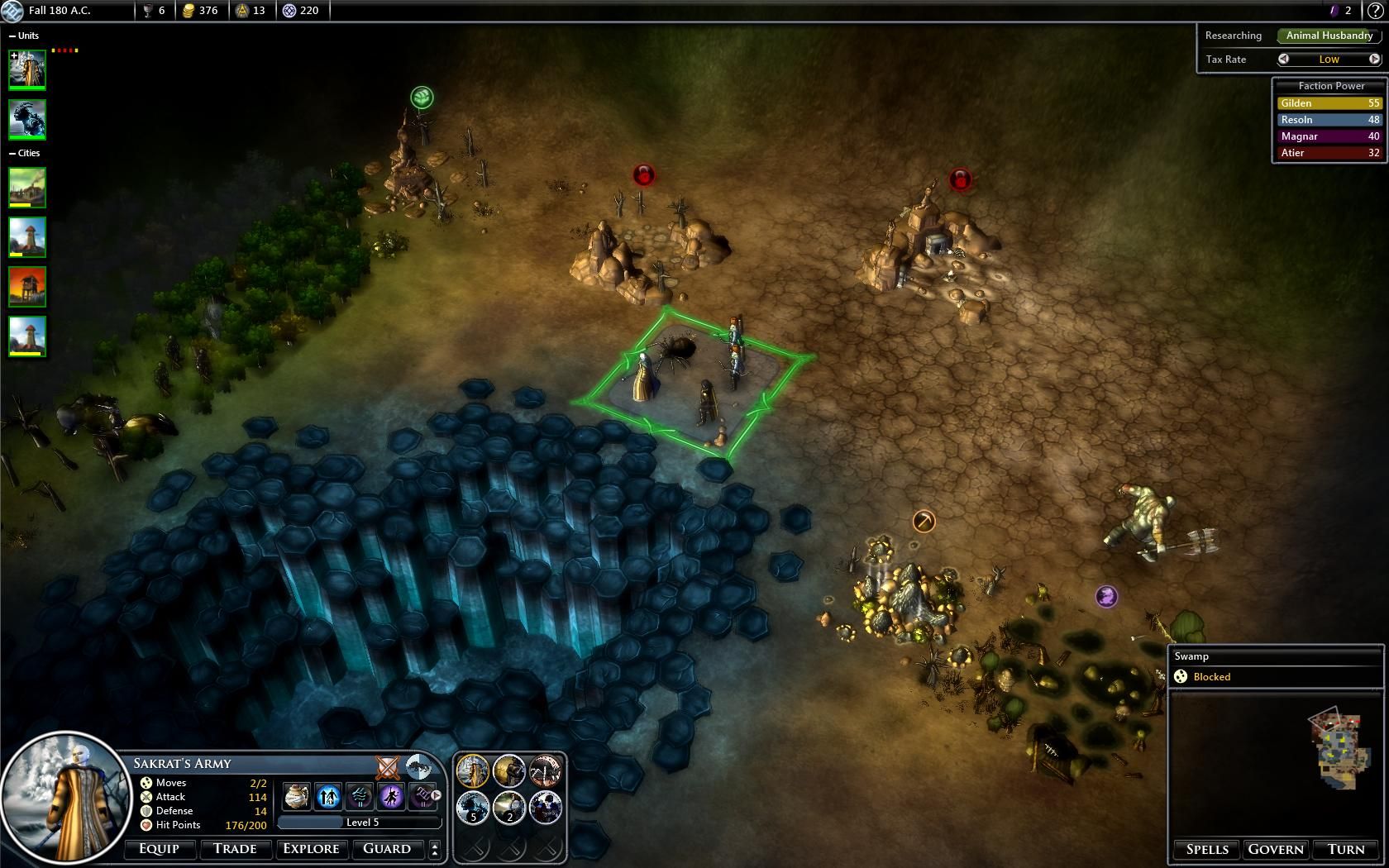
Task: Select Sakrat's unit portrait in the Units list
Action: point(27,69)
